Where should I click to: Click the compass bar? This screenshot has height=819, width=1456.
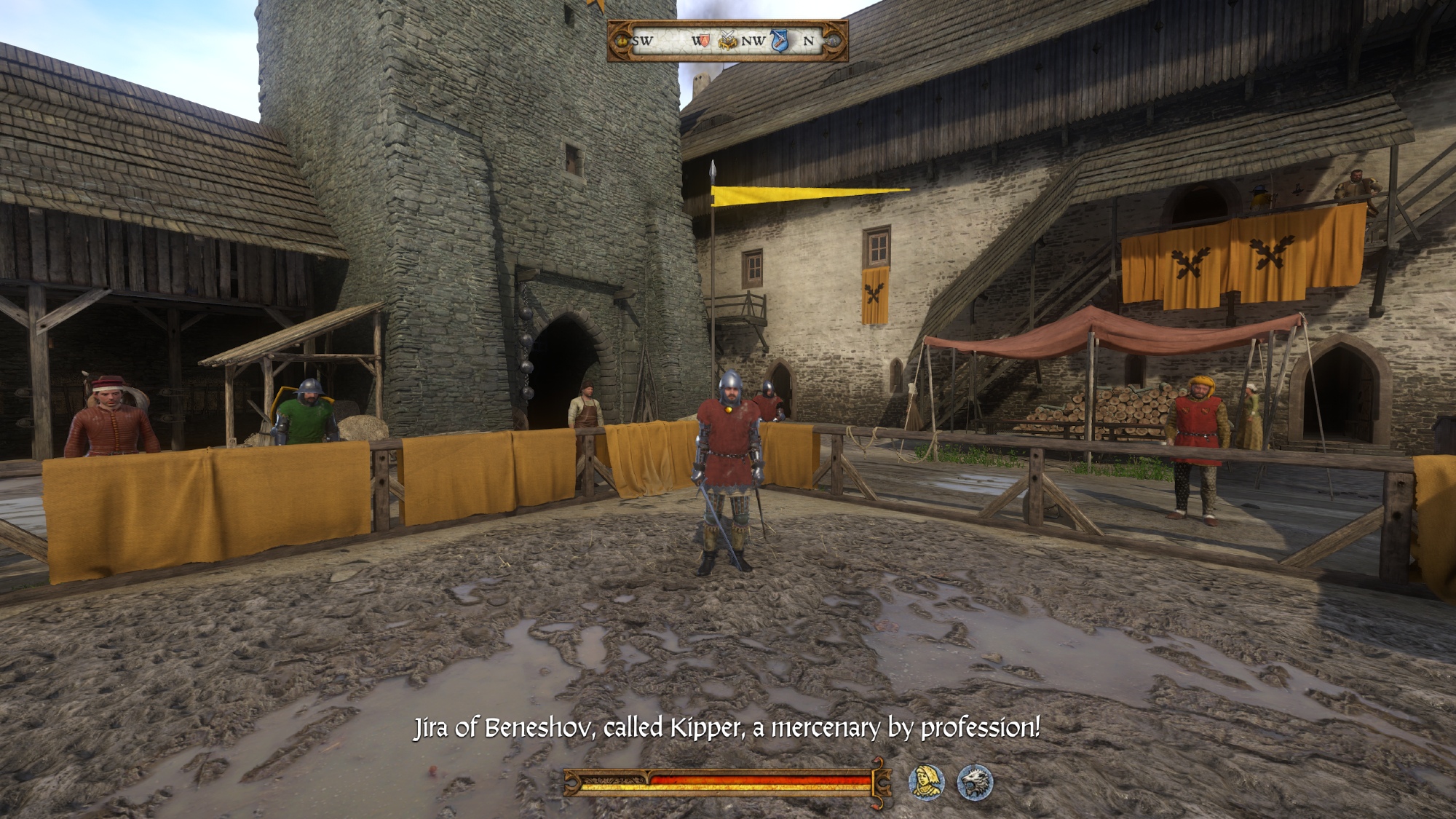727,41
